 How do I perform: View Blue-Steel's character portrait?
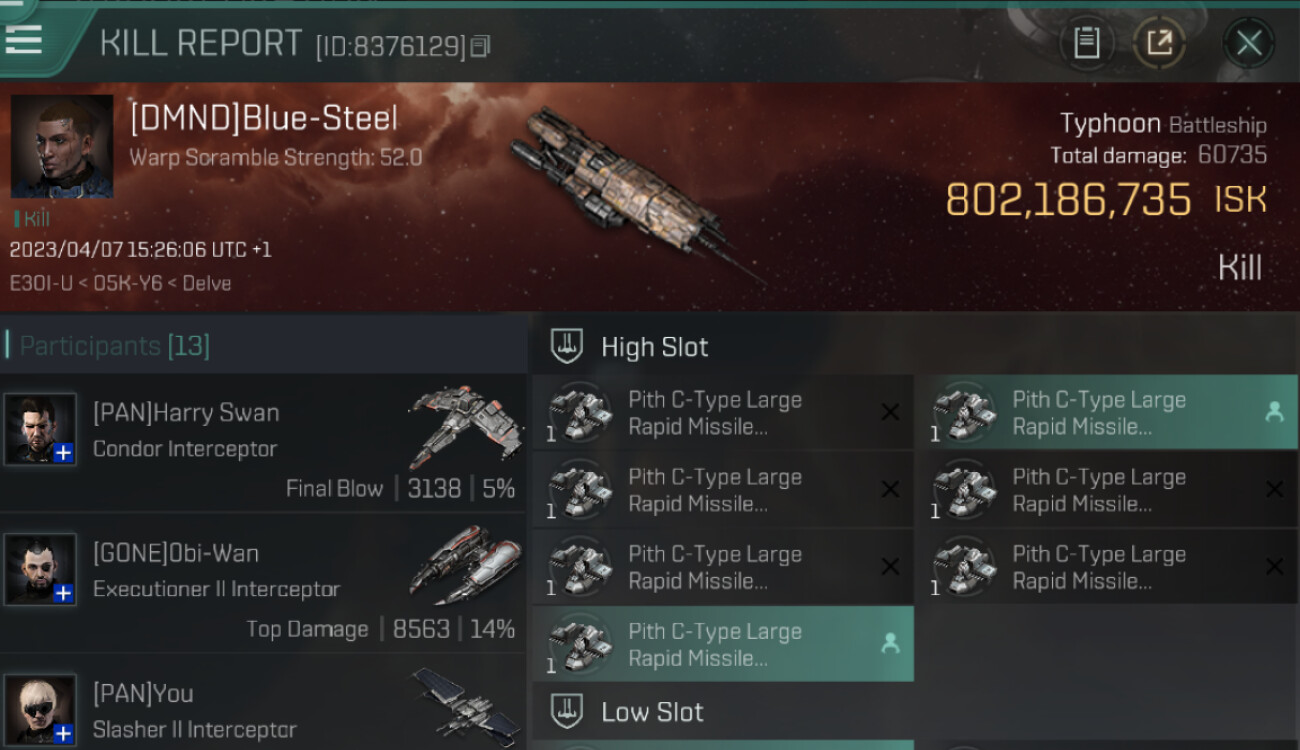[x=62, y=146]
